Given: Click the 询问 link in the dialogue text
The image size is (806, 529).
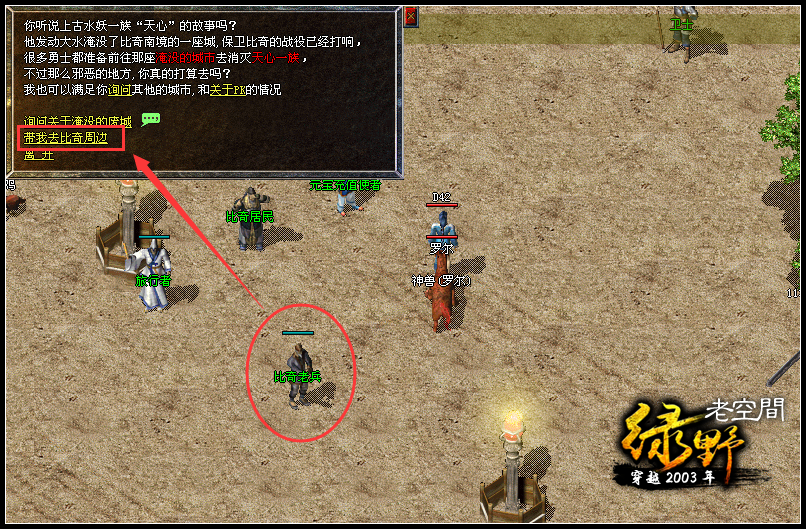Looking at the screenshot, I should pyautogui.click(x=118, y=90).
